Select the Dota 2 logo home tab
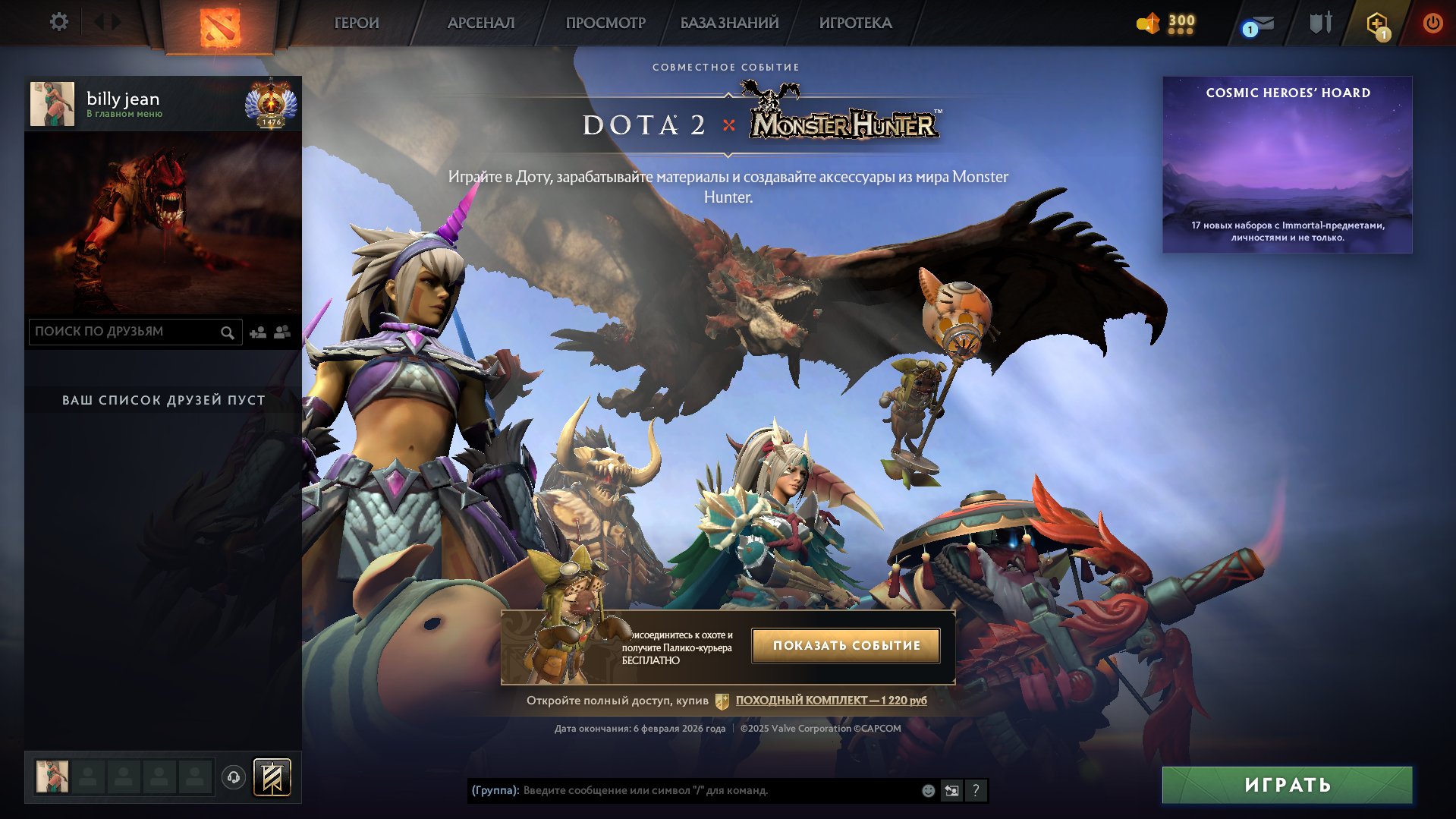This screenshot has width=1456, height=819. (x=219, y=24)
